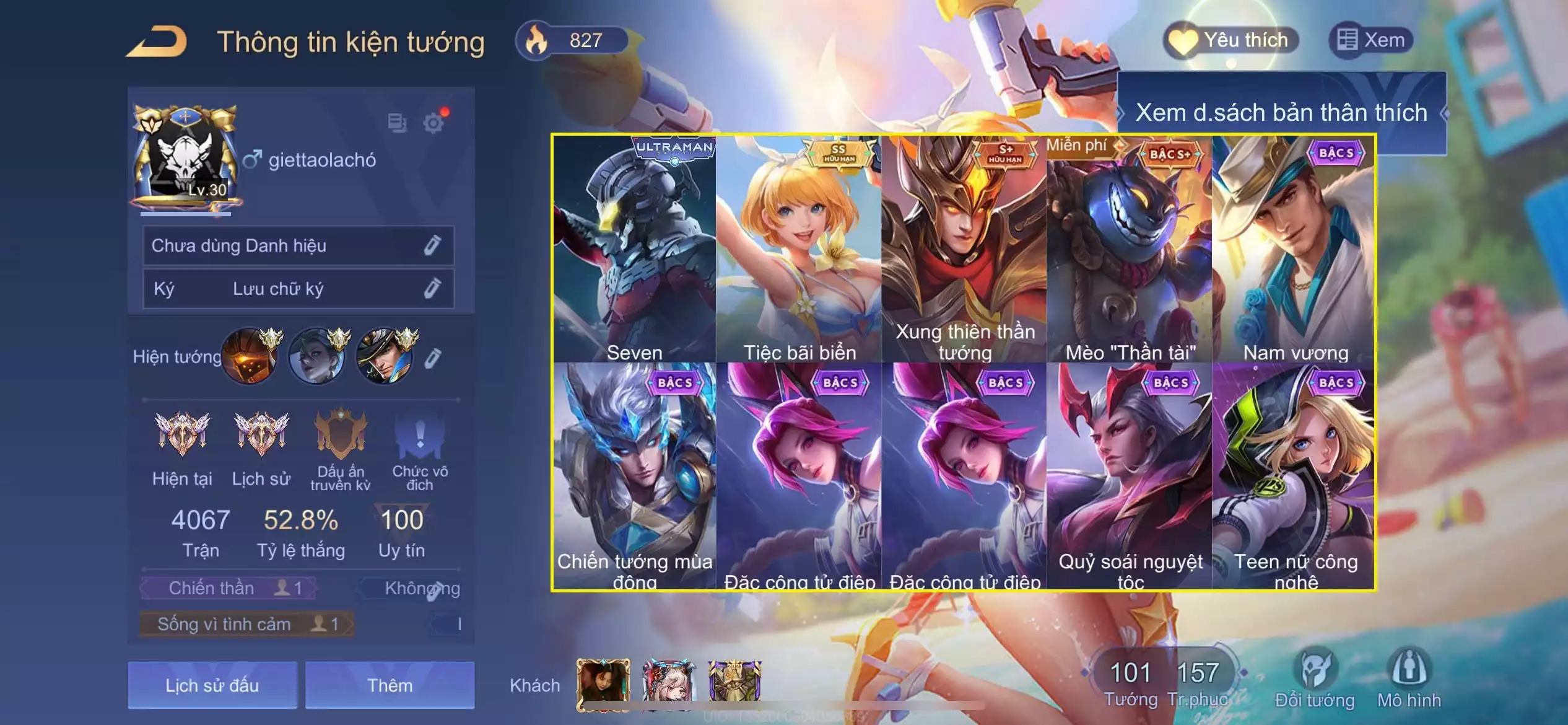
Task: Select the Nam vương skin card
Action: pos(1294,249)
